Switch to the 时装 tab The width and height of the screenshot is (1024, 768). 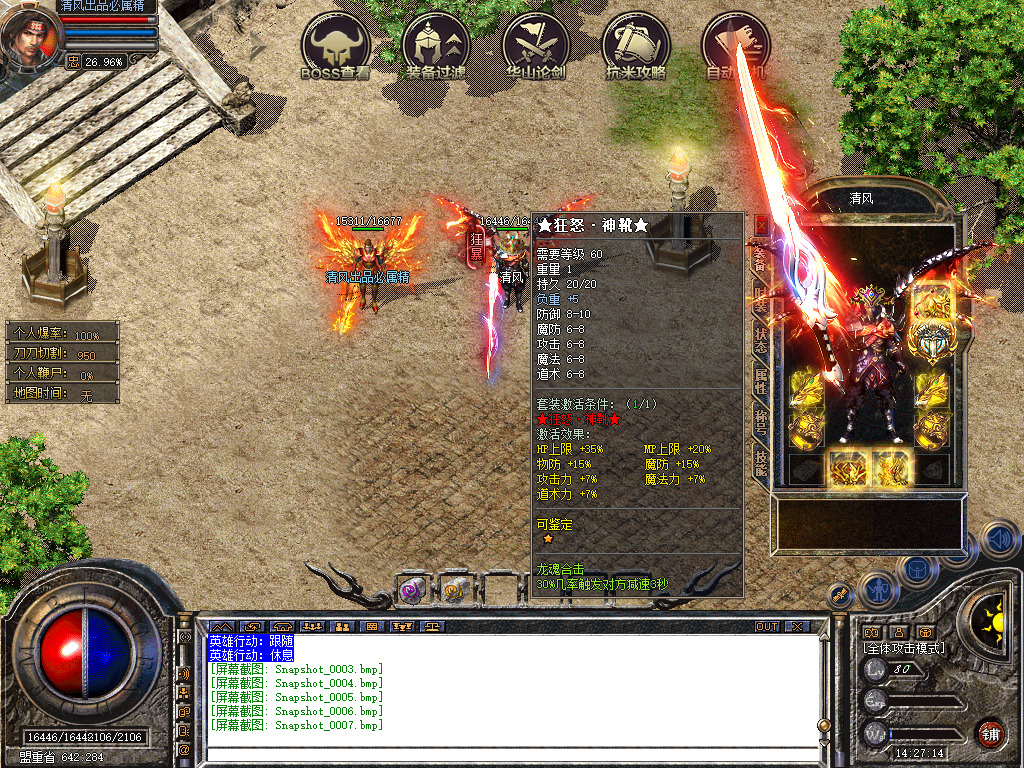(x=761, y=298)
